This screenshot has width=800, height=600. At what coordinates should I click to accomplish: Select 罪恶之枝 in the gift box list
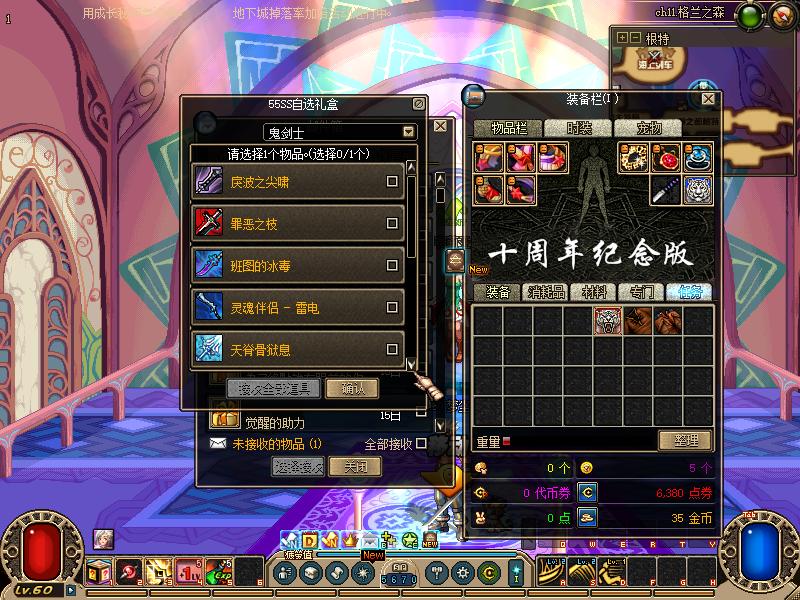(x=392, y=224)
